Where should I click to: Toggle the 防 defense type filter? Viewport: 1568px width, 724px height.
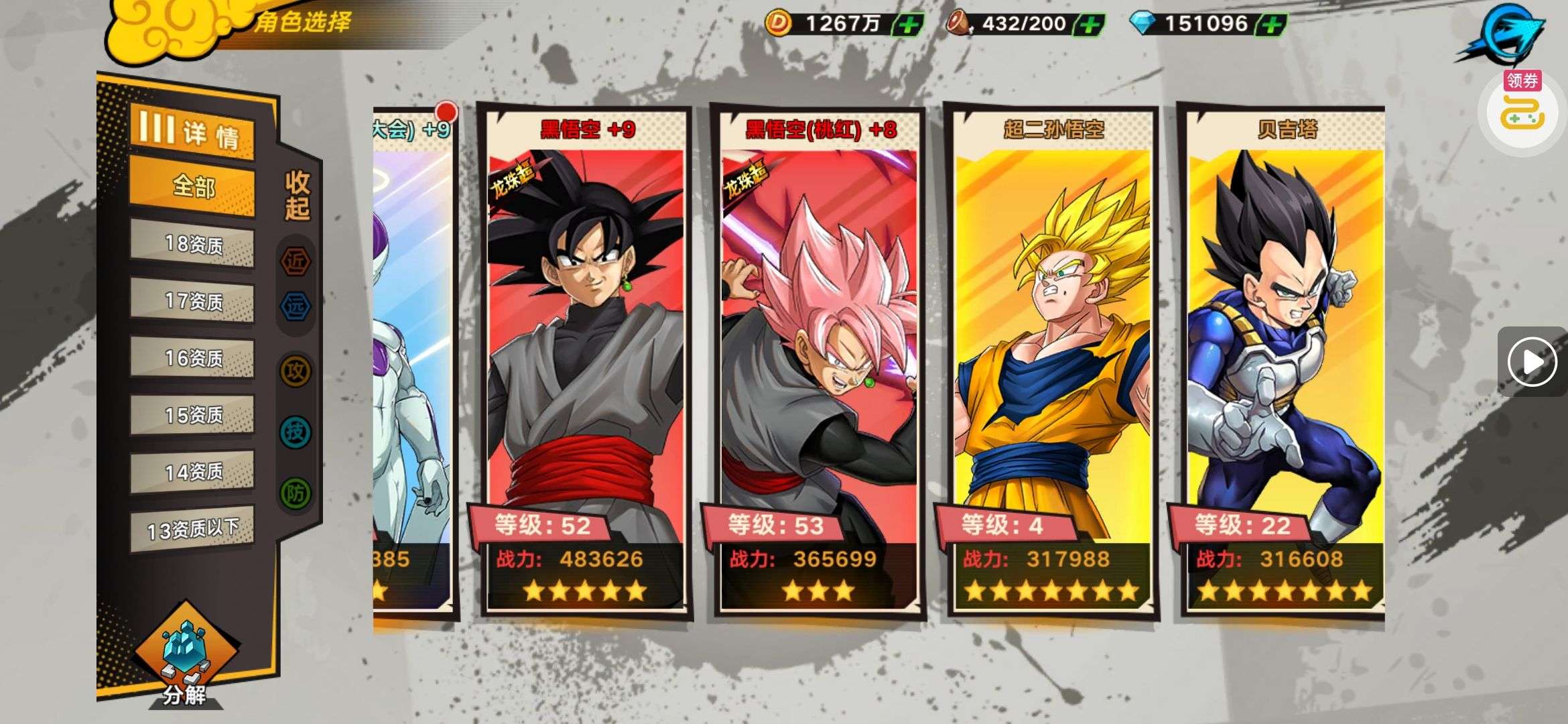[x=296, y=494]
